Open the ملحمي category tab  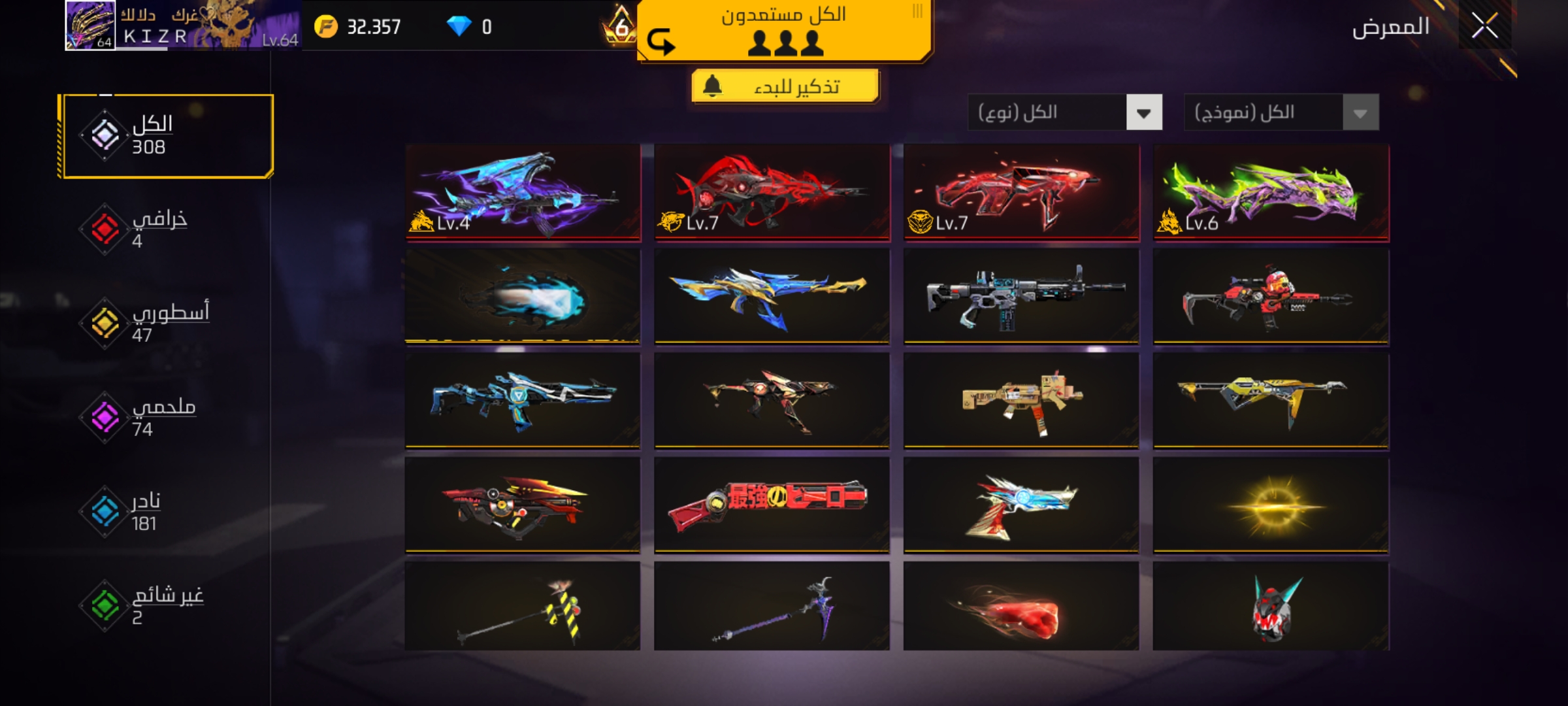[162, 417]
